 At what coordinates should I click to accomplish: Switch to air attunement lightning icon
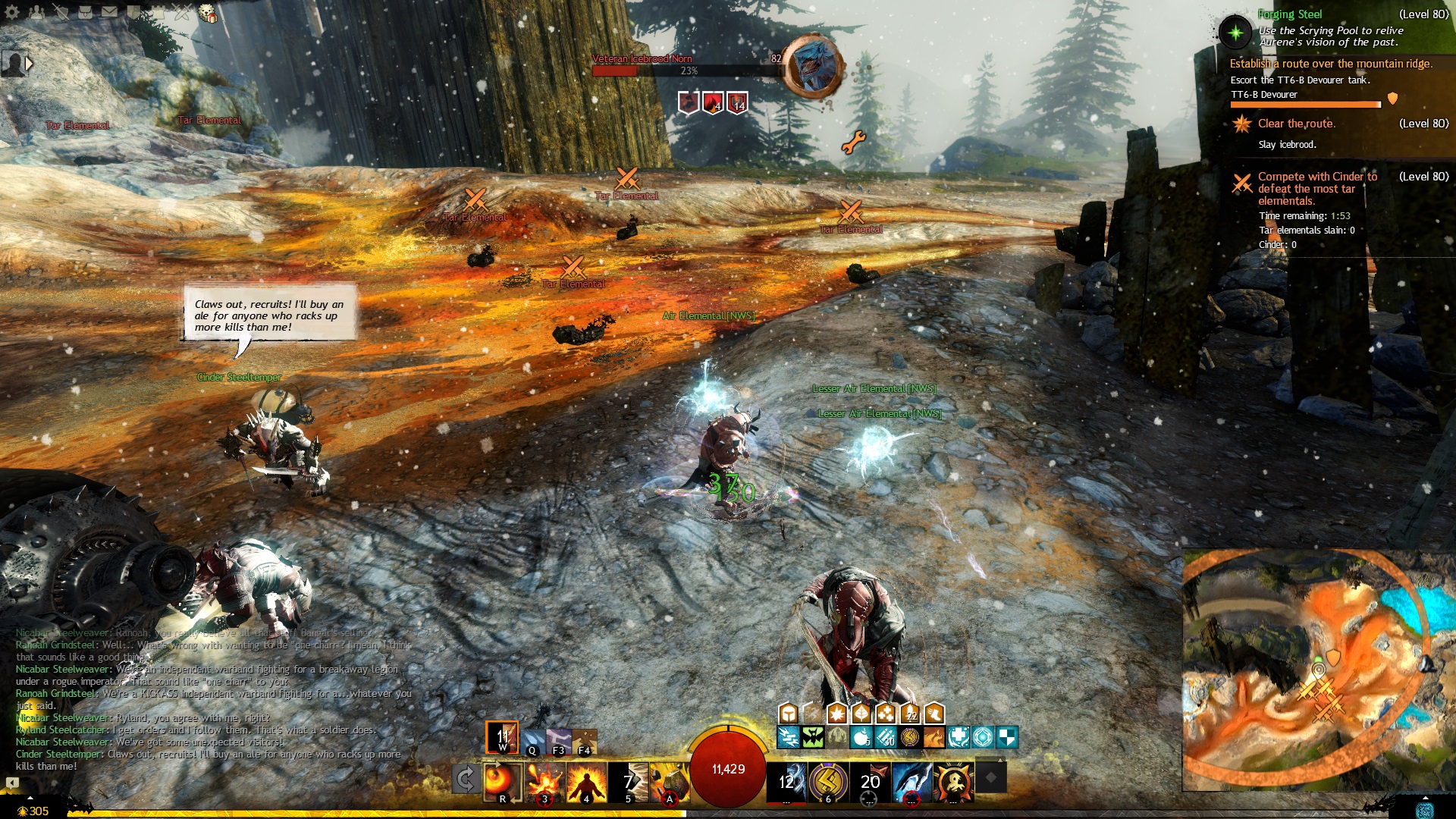coord(559,739)
